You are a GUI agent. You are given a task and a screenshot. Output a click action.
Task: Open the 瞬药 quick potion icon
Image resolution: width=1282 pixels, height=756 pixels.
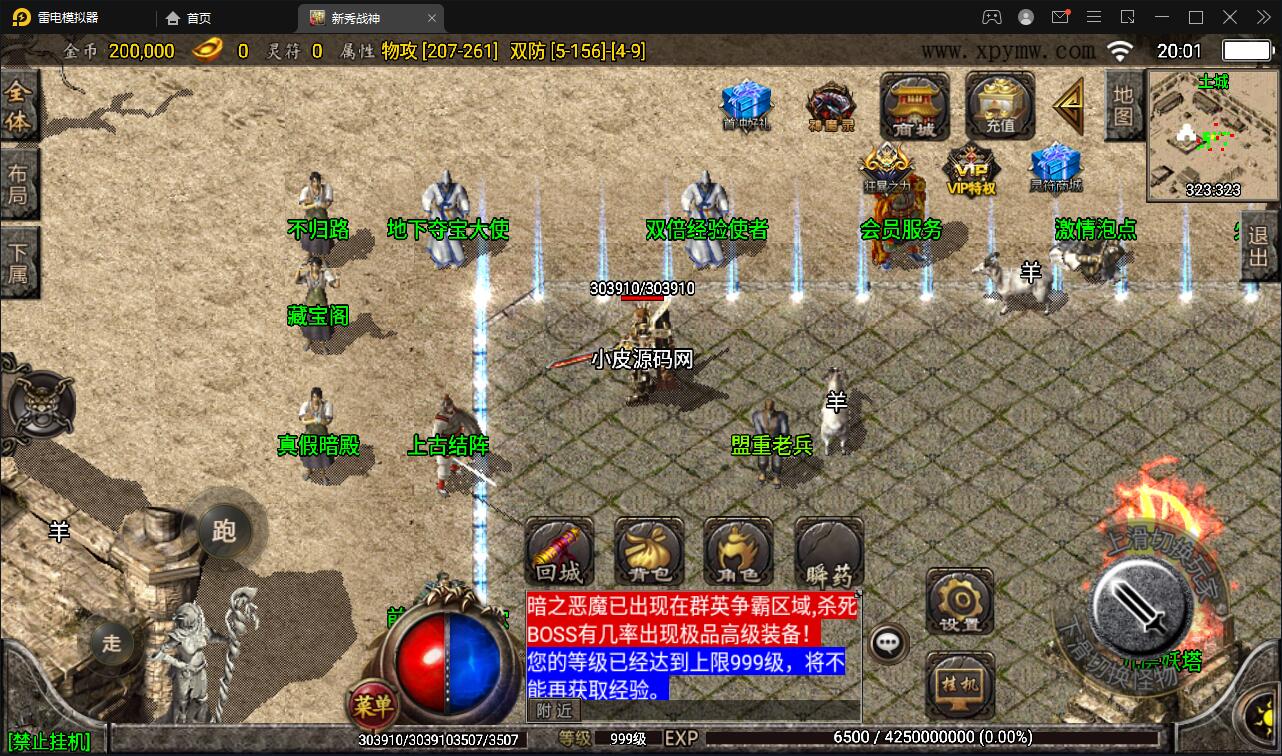(826, 551)
